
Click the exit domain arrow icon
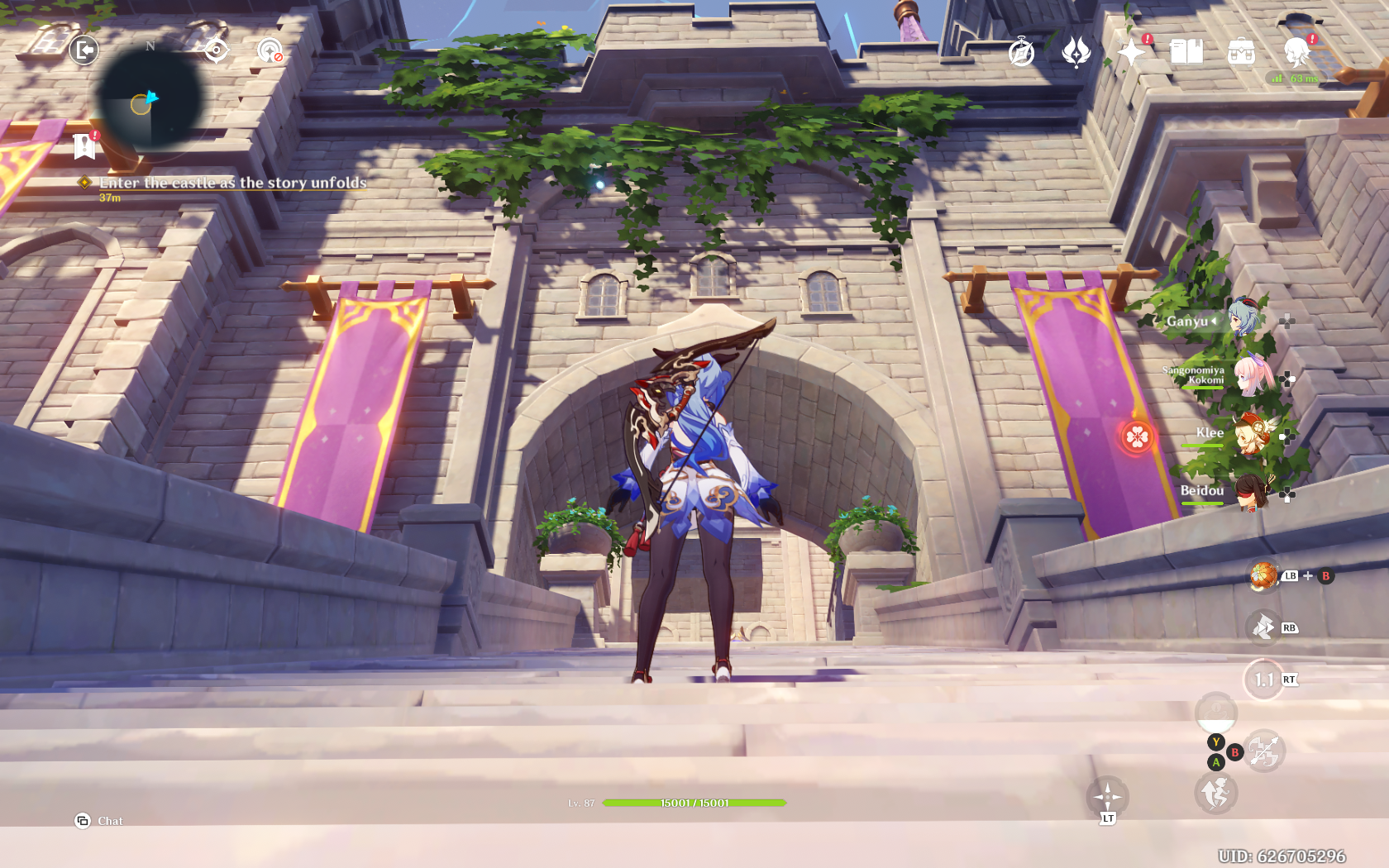(x=84, y=50)
